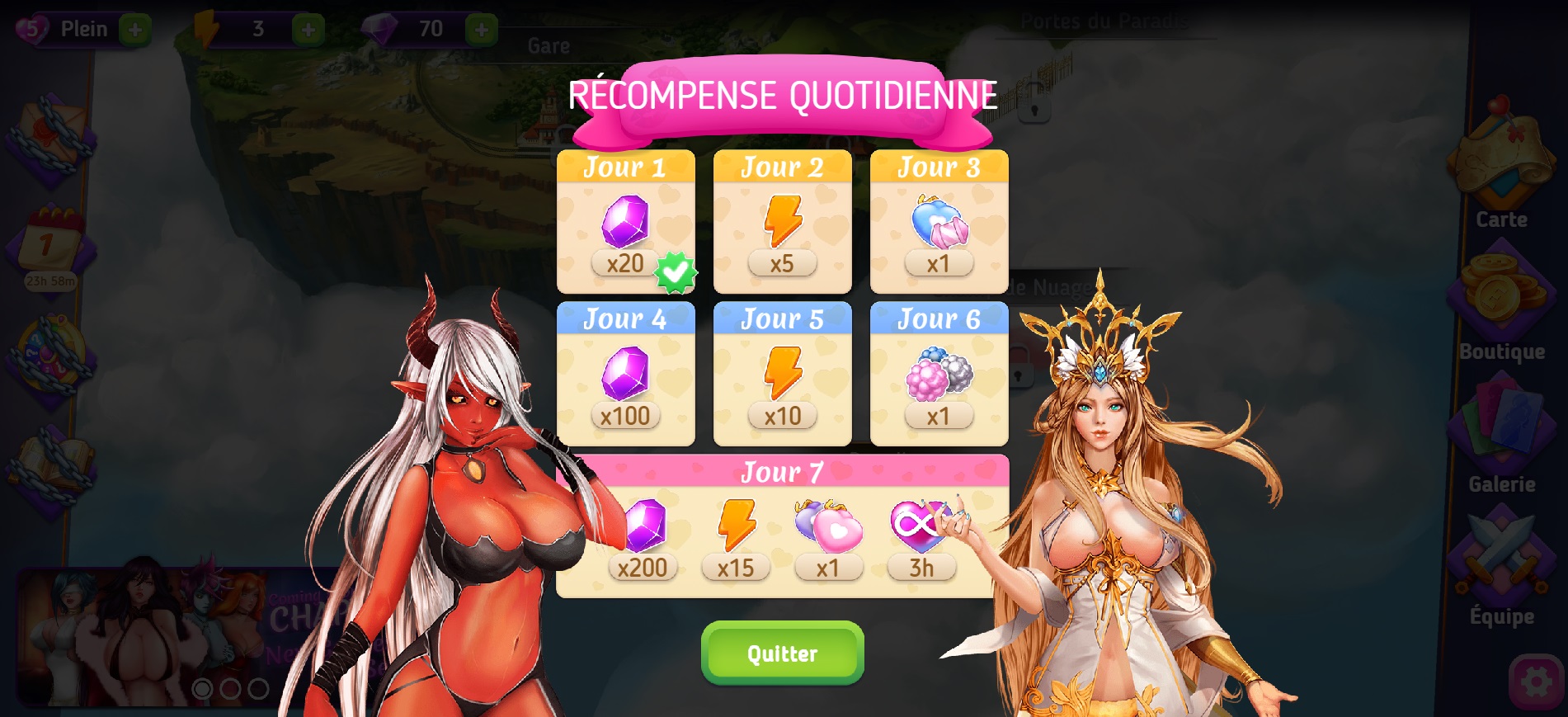Open settings with the gear icon
The width and height of the screenshot is (1568, 717).
tap(1536, 682)
